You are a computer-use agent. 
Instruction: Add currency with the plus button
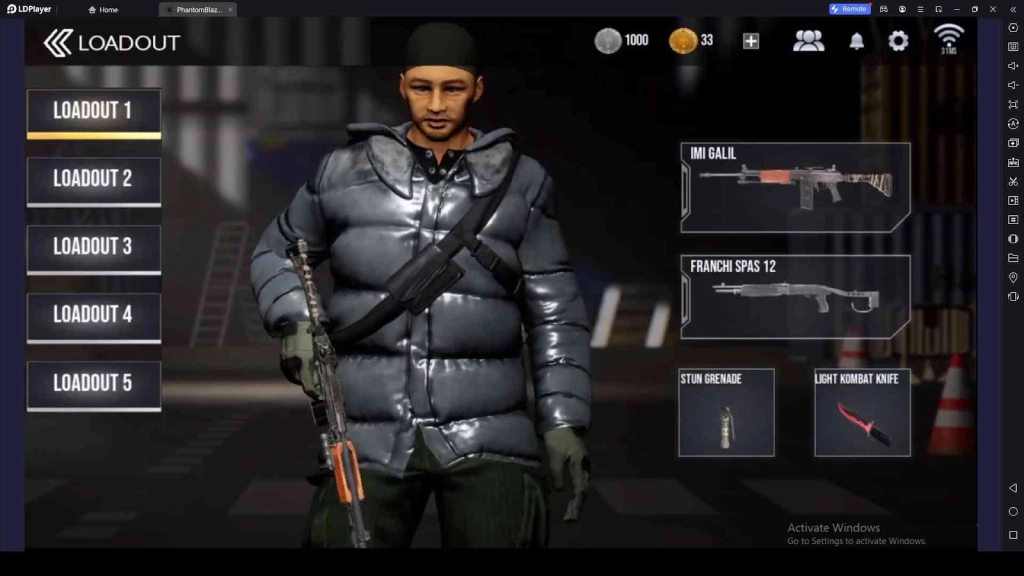[751, 41]
